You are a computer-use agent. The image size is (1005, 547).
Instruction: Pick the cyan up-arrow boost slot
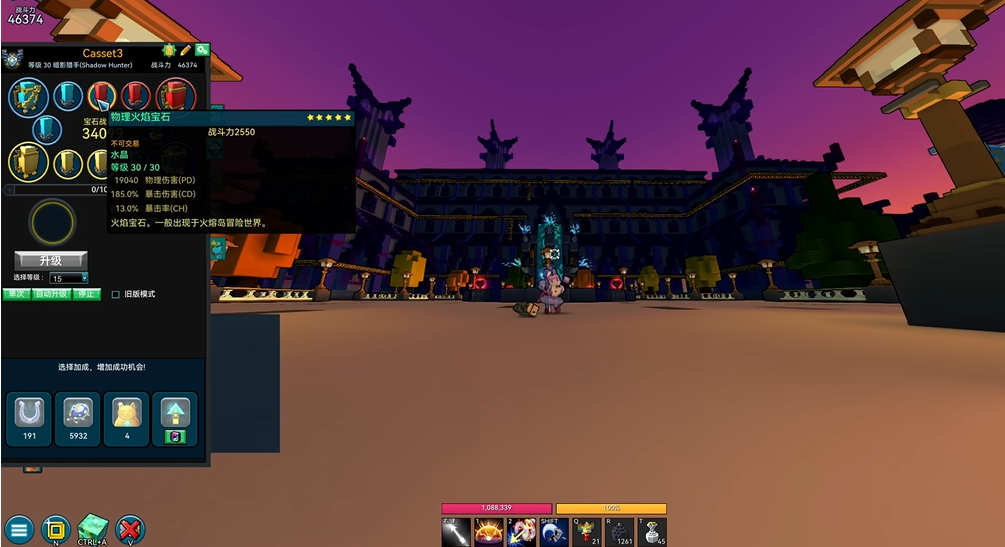[174, 412]
